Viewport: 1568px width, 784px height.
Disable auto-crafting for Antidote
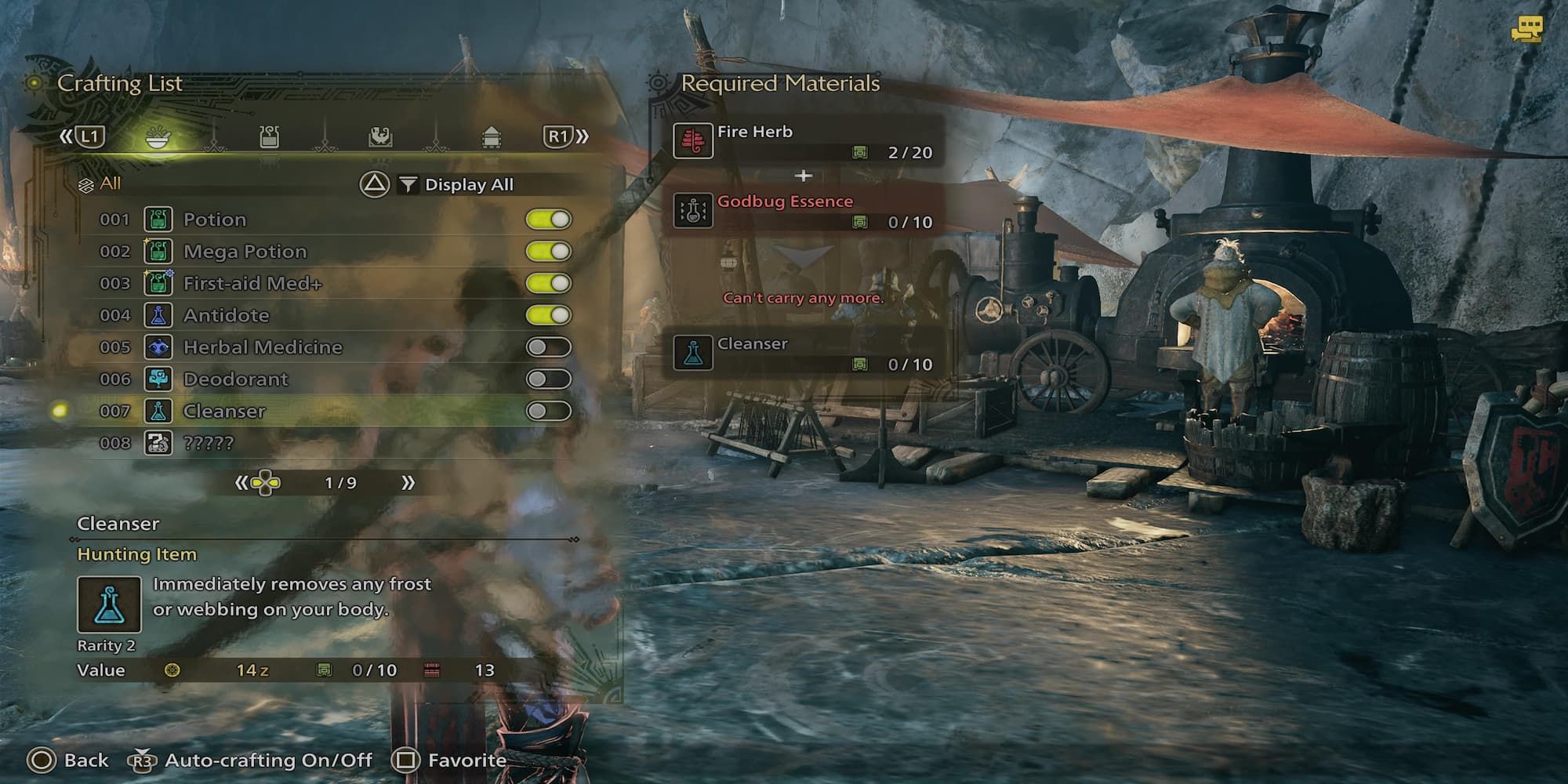549,315
